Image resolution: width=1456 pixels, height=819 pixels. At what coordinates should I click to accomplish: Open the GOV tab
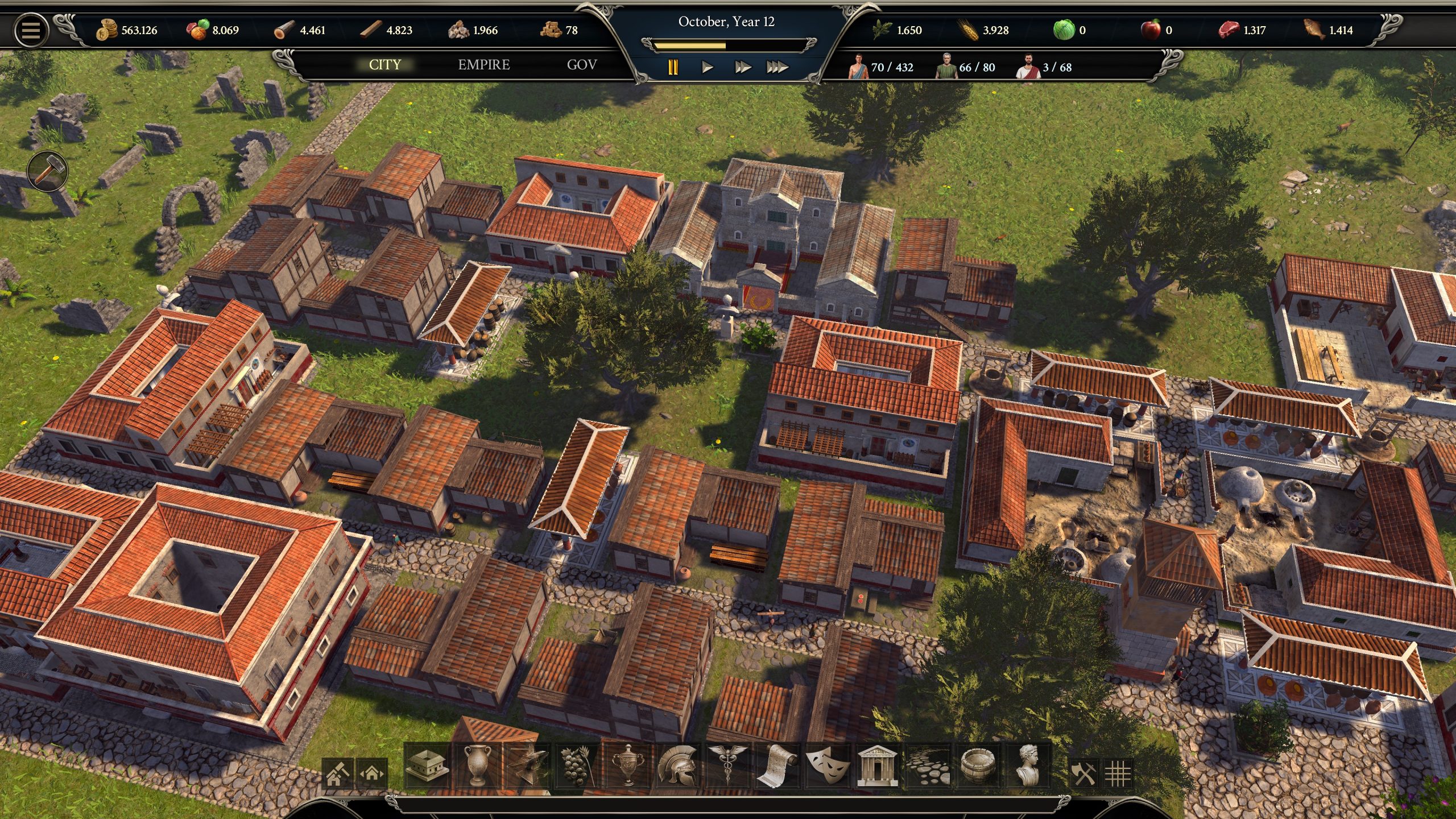(x=581, y=65)
